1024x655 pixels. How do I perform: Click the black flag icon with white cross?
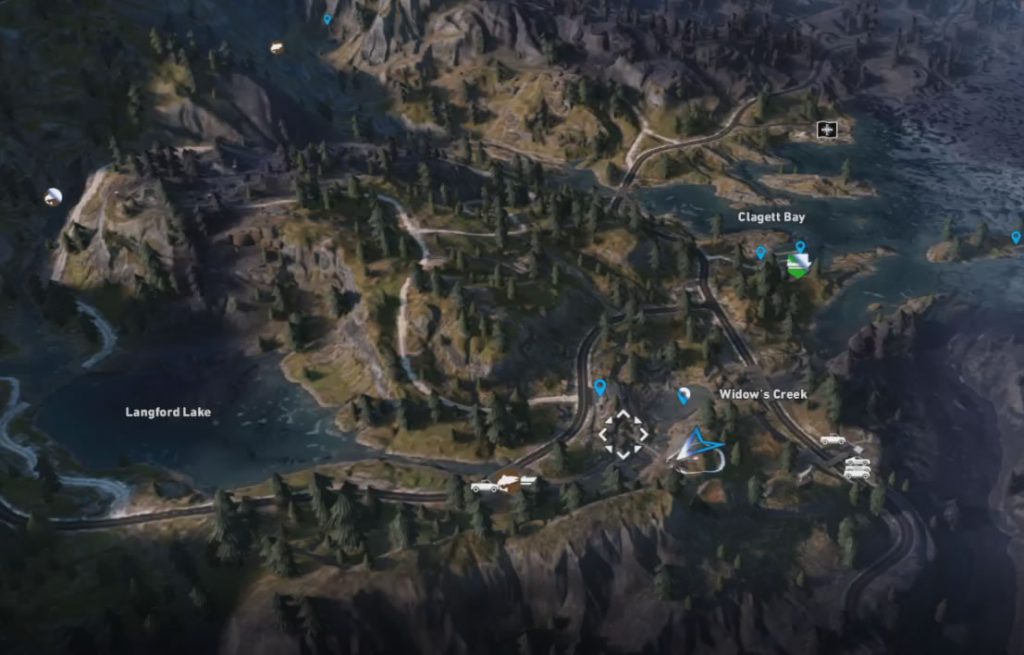coord(826,129)
